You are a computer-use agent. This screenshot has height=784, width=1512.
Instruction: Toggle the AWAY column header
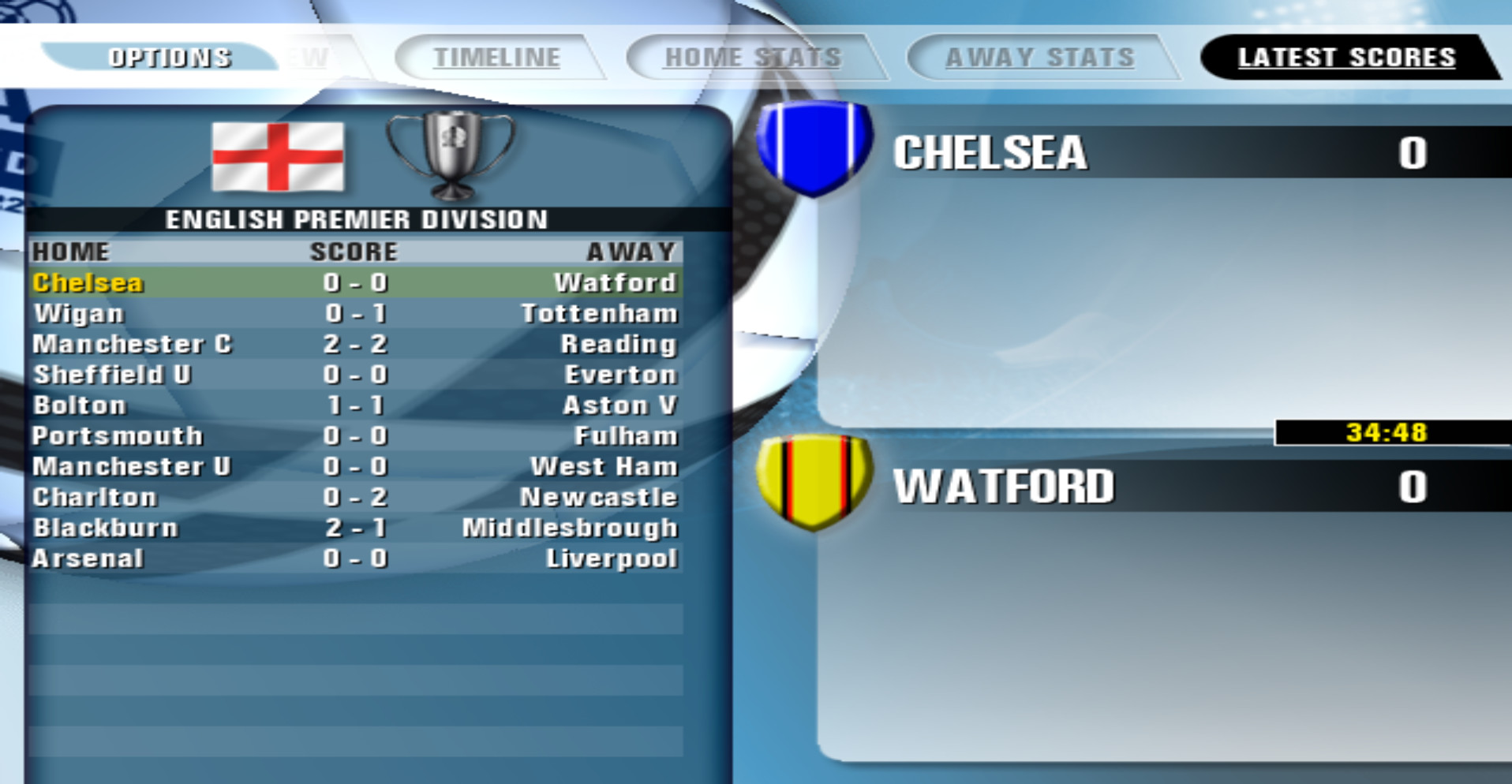pyautogui.click(x=630, y=252)
